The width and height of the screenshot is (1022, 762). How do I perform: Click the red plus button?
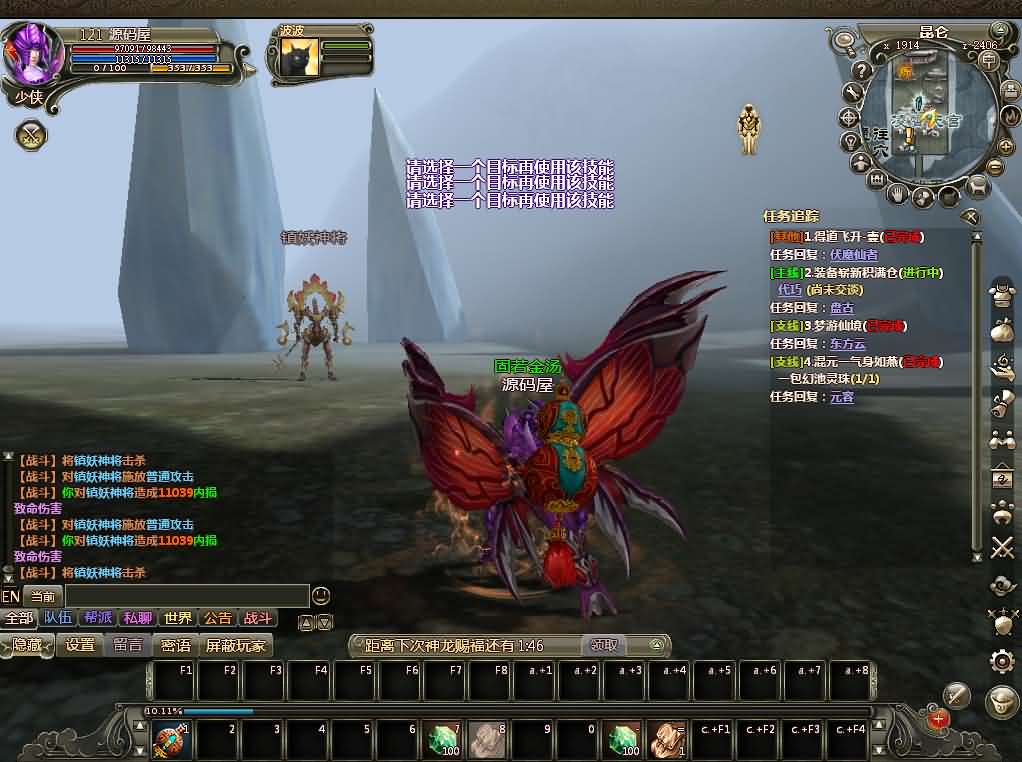click(938, 718)
